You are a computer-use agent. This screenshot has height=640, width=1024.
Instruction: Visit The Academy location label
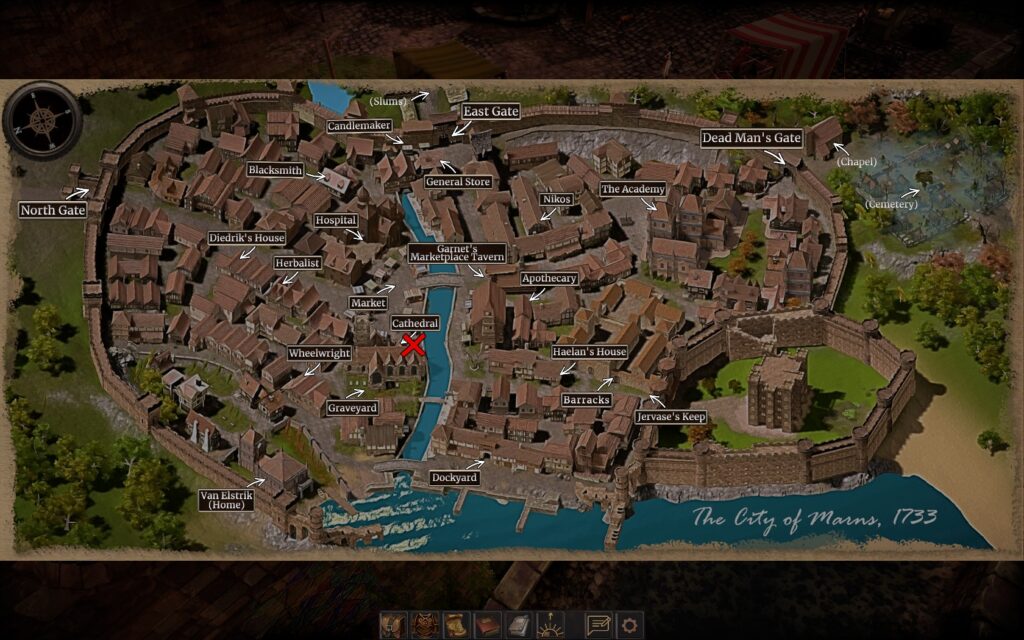click(x=632, y=189)
